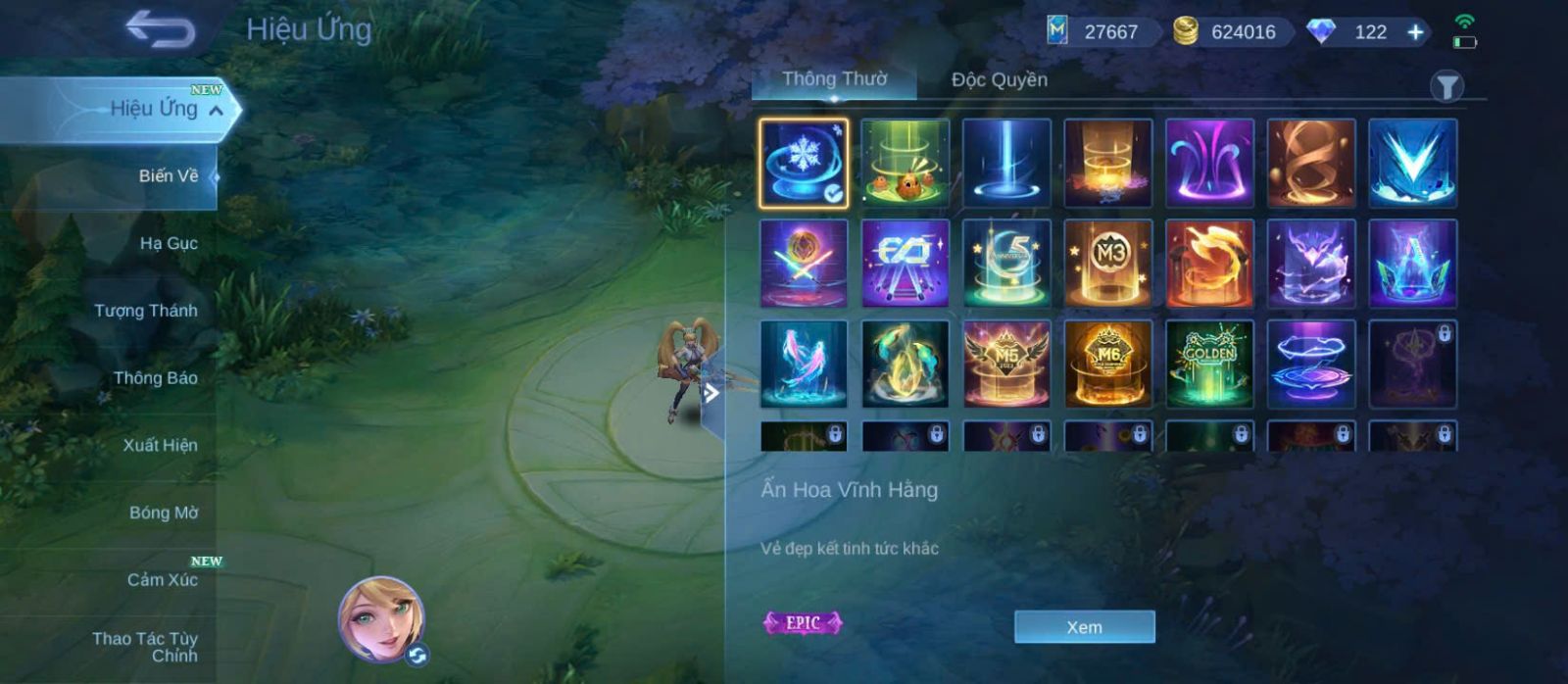
Task: Open the filter funnel button
Action: [1446, 87]
